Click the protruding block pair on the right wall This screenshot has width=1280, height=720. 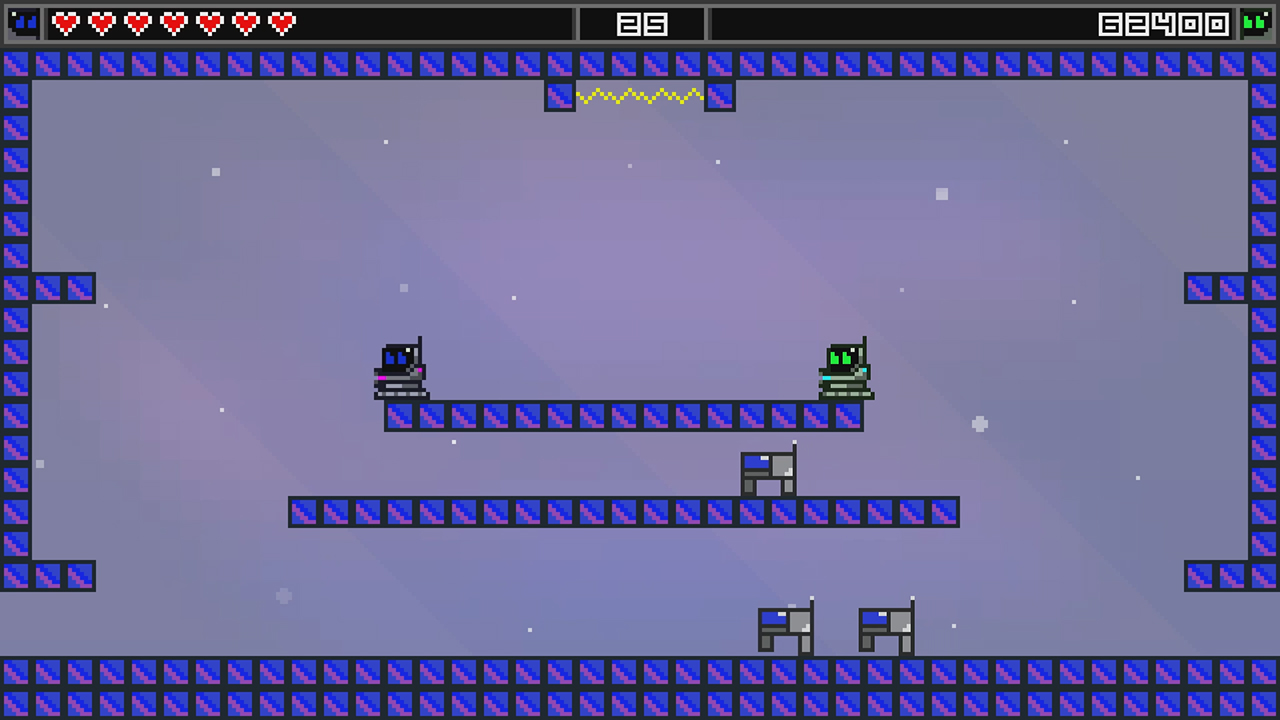[1215, 289]
